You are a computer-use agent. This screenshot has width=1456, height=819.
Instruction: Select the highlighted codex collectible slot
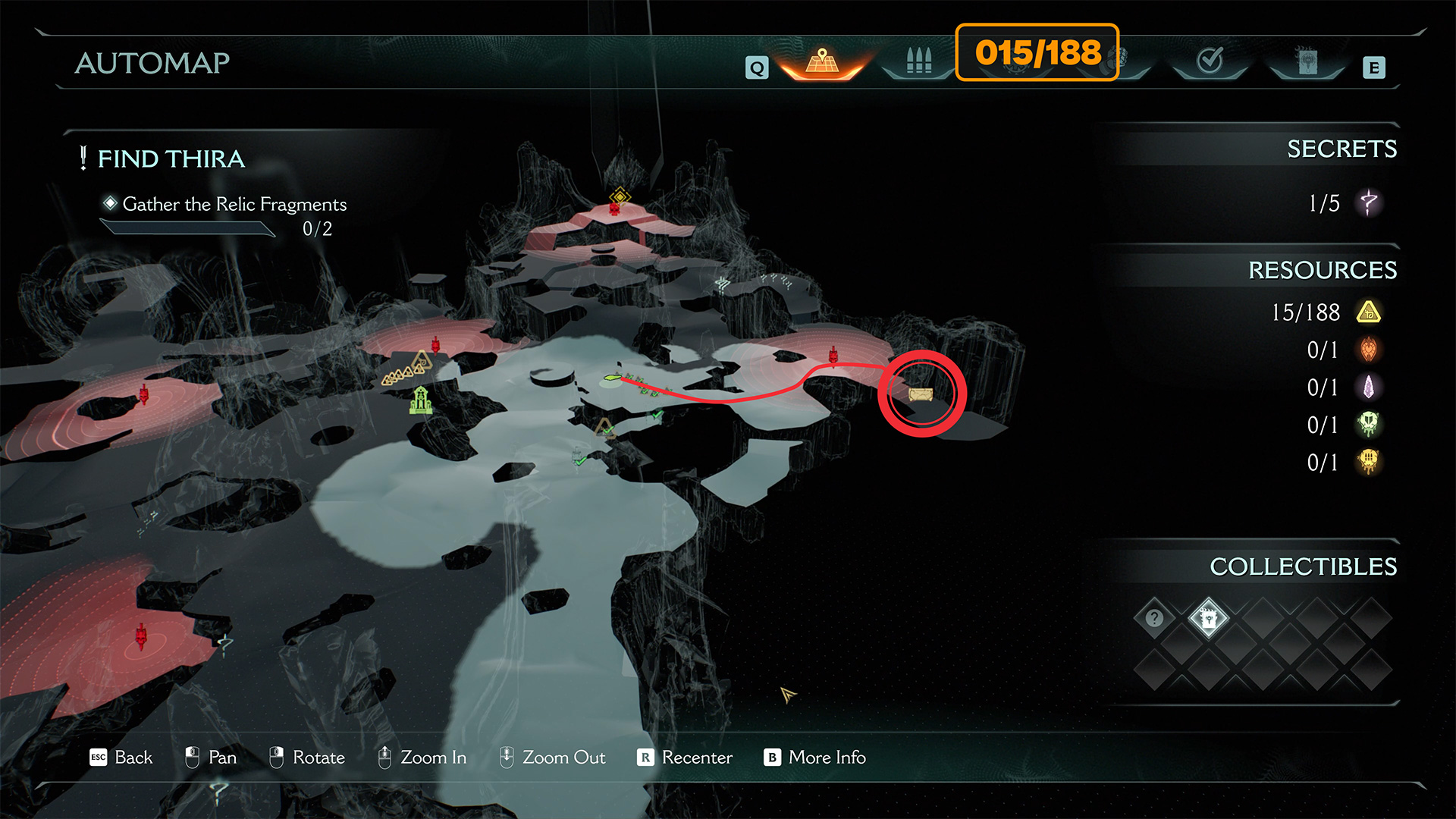point(1208,618)
